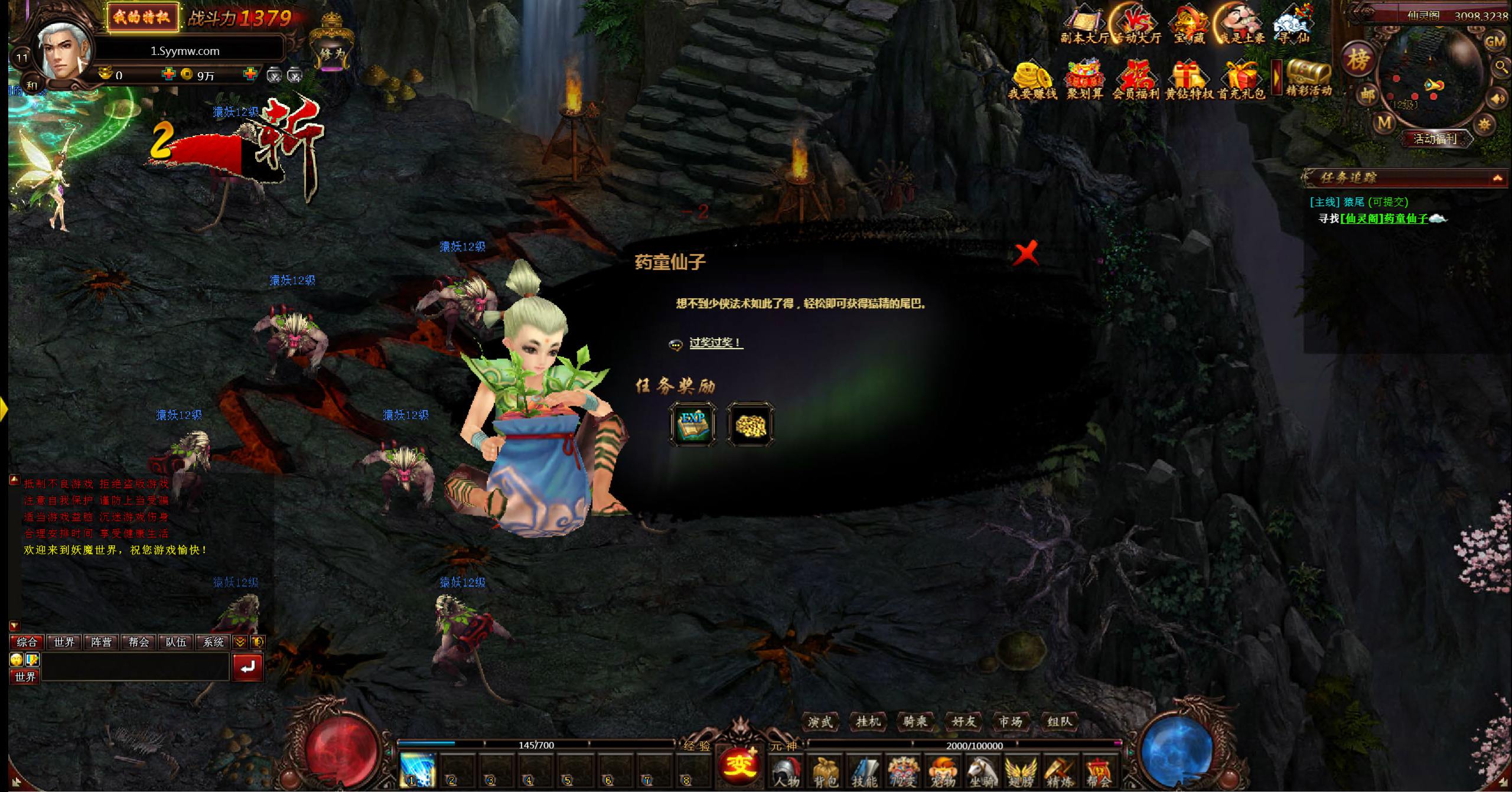This screenshot has height=792, width=1512.
Task: Open the 榜 ranking button beside the minimap
Action: pyautogui.click(x=1358, y=59)
